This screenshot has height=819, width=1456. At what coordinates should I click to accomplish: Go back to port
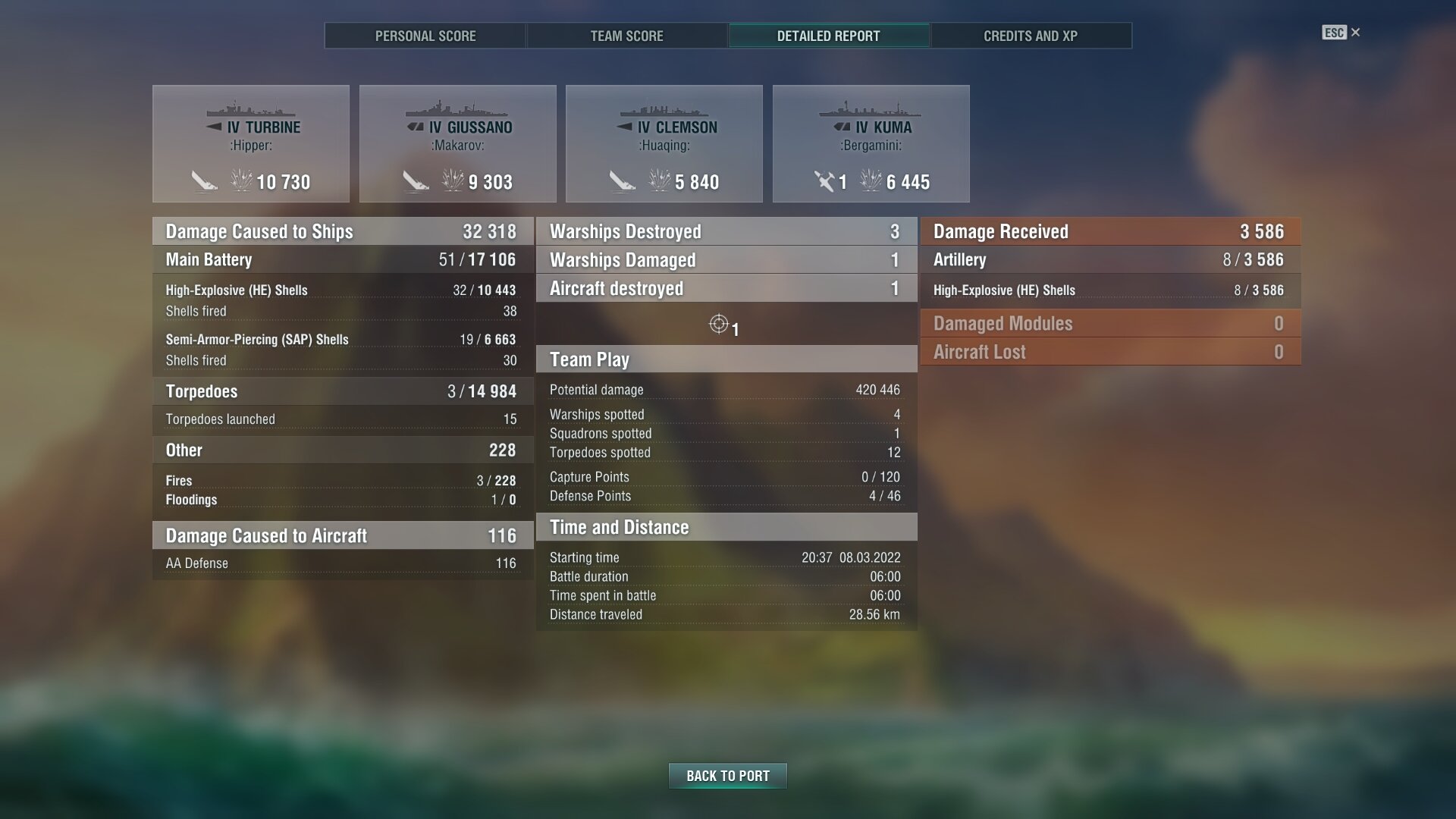[x=727, y=776]
